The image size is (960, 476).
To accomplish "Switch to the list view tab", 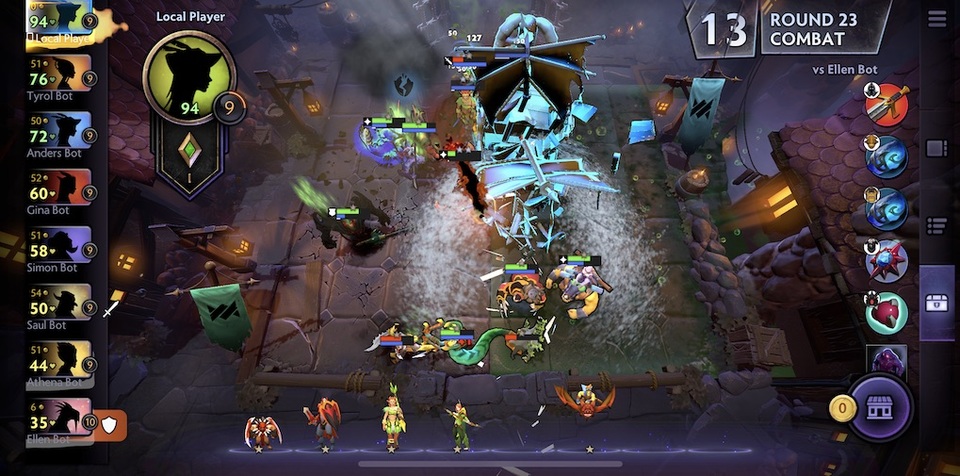I will click(x=937, y=225).
